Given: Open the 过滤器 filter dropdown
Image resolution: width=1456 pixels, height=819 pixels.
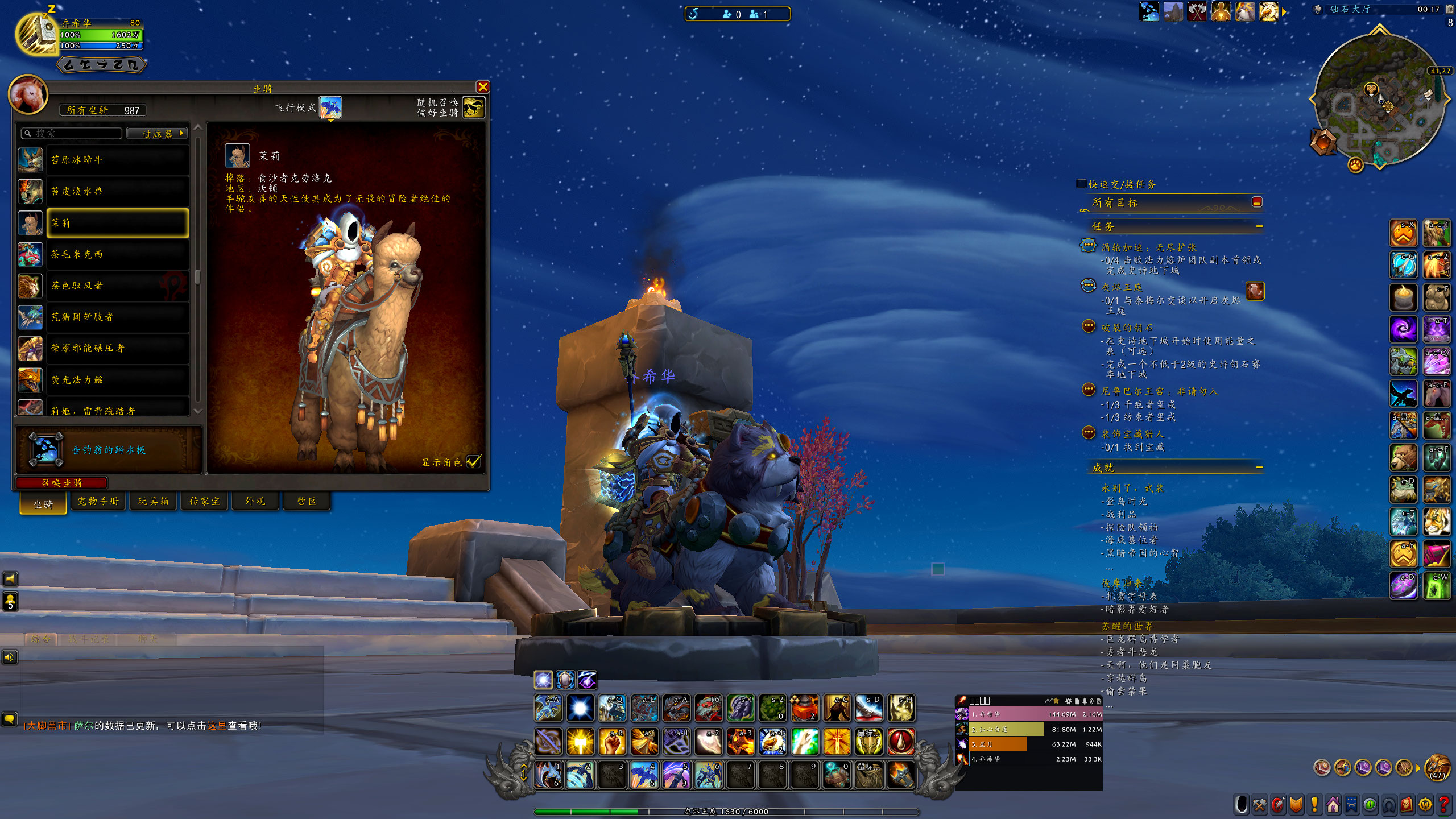Looking at the screenshot, I should point(157,134).
